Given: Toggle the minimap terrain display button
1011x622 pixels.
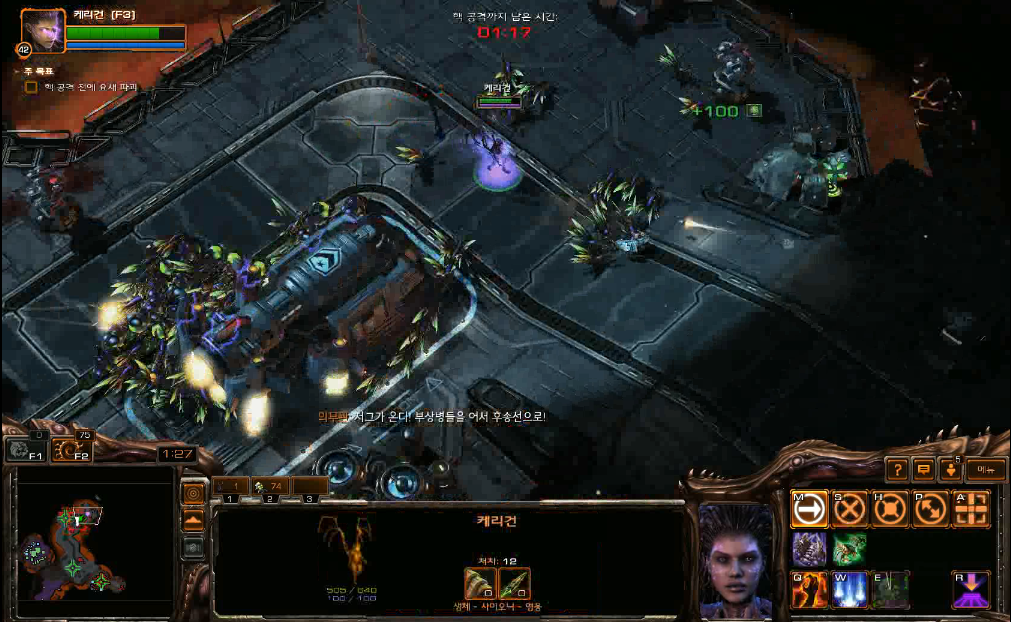Looking at the screenshot, I should coord(193,520).
